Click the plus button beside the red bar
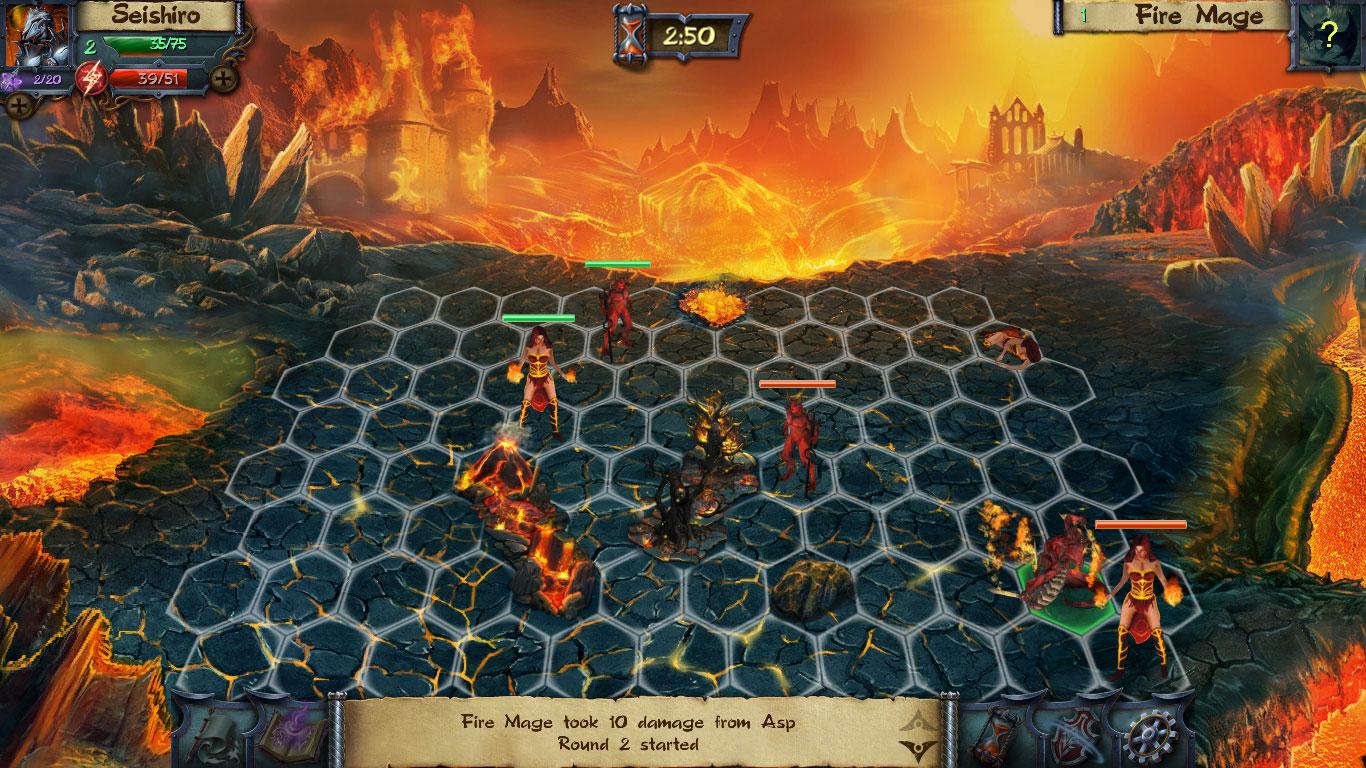1366x768 pixels. [x=224, y=77]
